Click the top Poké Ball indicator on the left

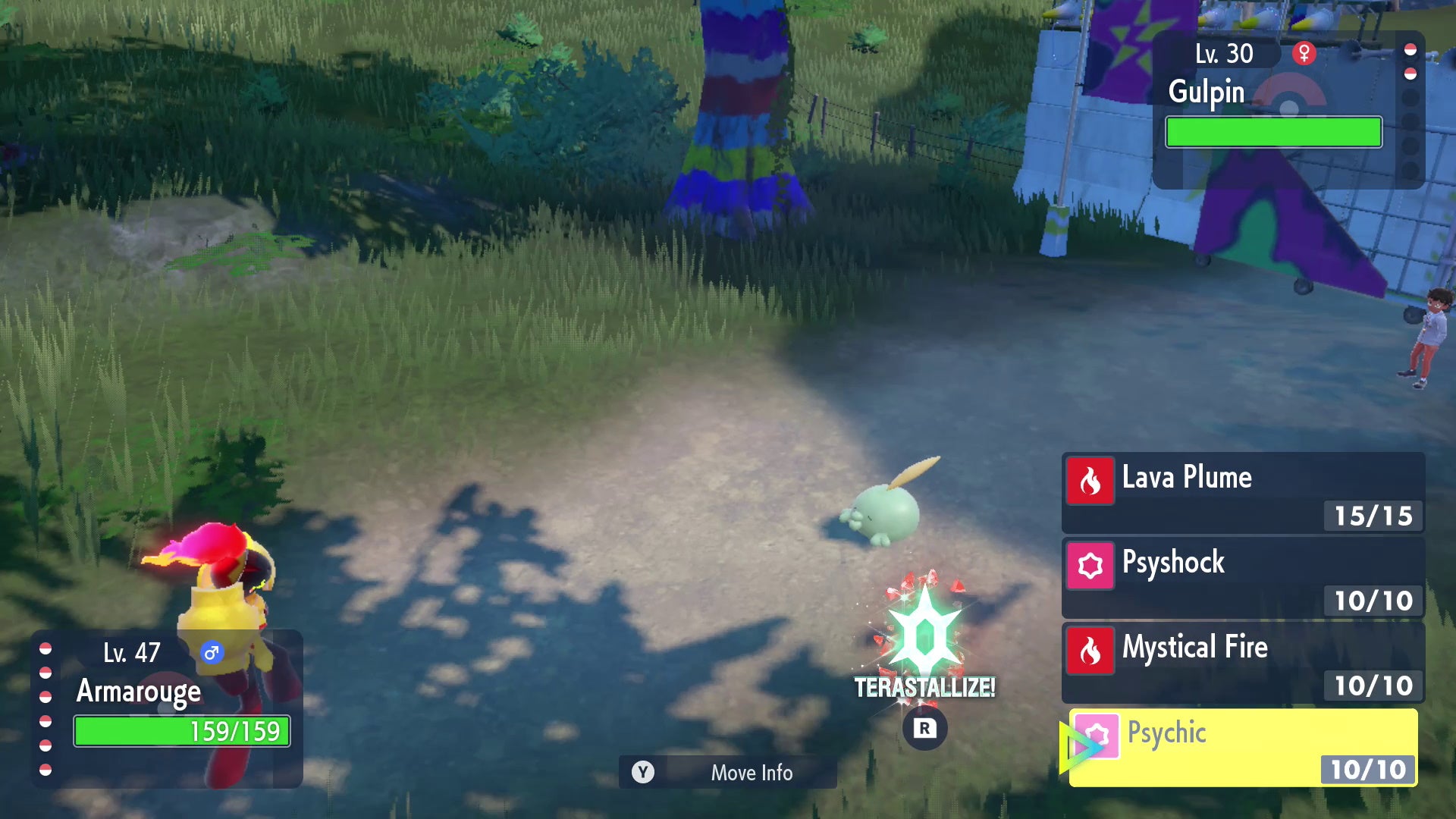click(44, 649)
